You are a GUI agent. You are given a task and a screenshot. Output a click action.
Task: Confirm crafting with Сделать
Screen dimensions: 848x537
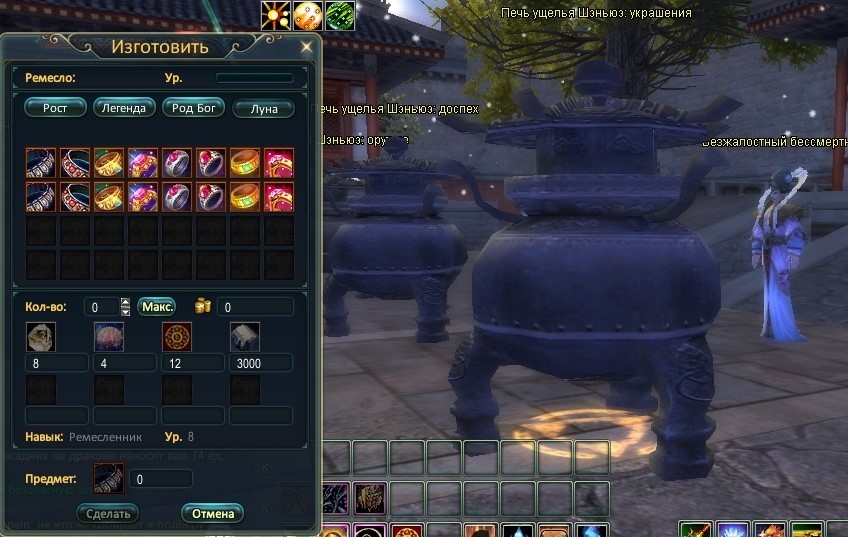pyautogui.click(x=107, y=514)
